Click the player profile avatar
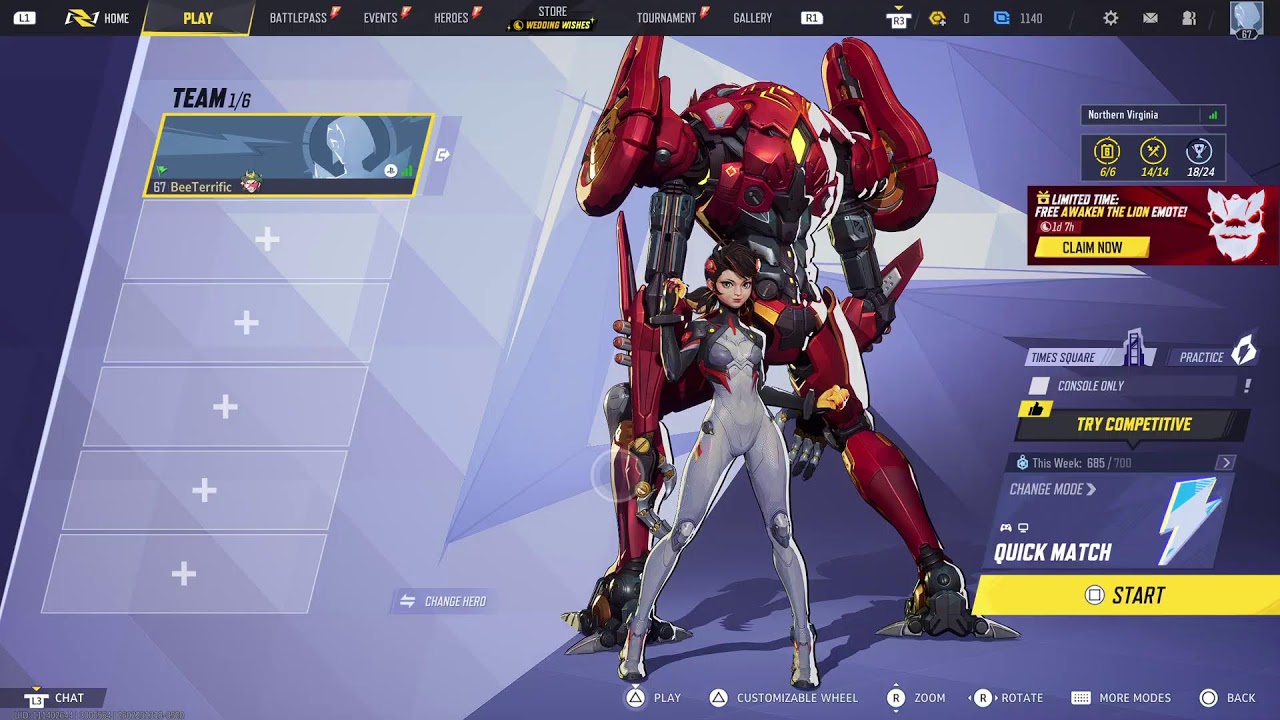1280x720 pixels. [1246, 19]
